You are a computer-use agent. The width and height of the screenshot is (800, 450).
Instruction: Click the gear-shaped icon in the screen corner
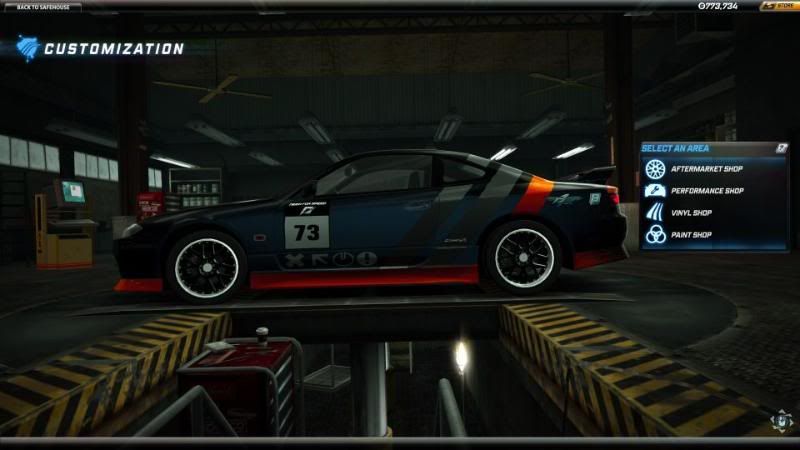coord(781,420)
